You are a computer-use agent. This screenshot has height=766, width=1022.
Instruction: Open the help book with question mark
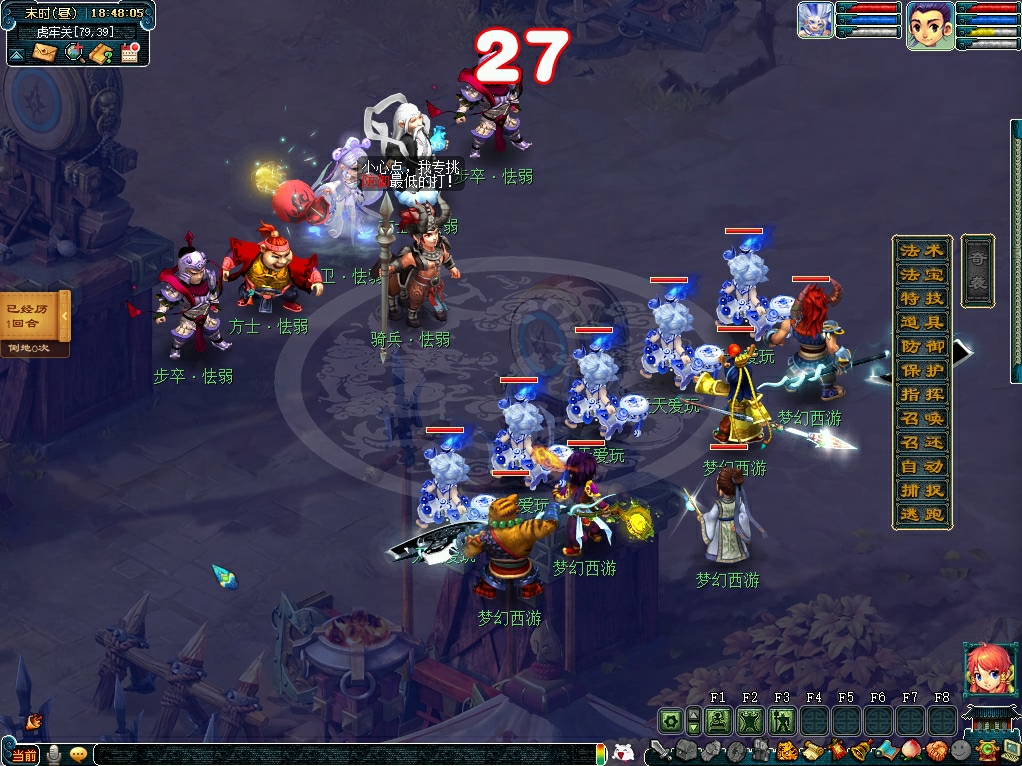tap(101, 53)
